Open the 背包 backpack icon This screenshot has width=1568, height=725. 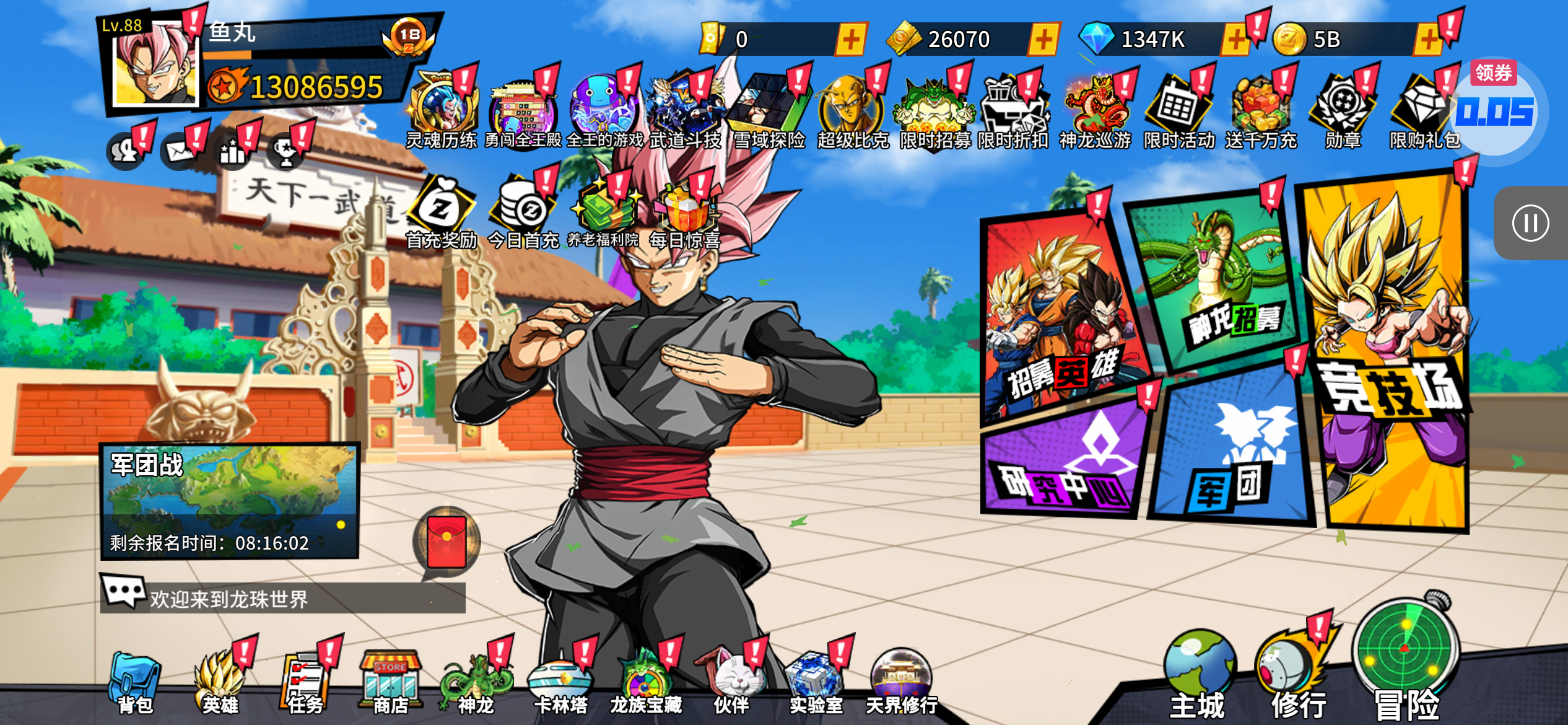(x=135, y=683)
